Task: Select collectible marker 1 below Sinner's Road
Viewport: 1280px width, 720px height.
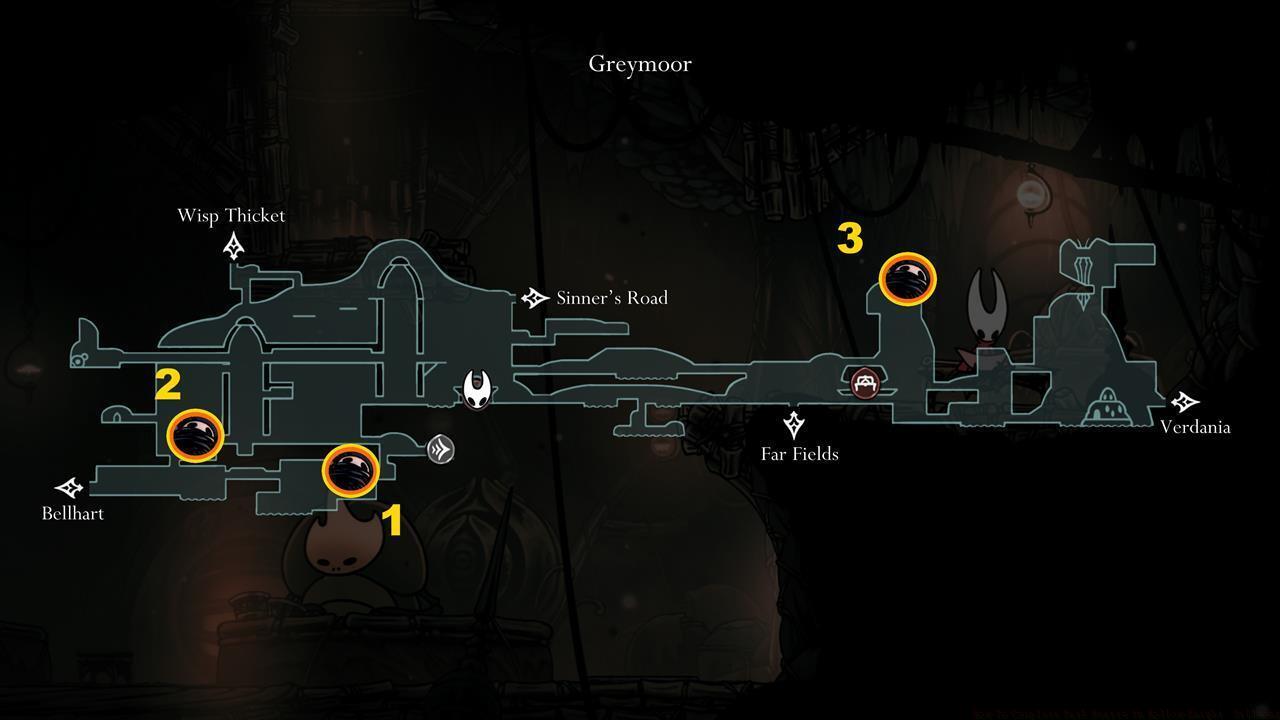Action: point(350,471)
